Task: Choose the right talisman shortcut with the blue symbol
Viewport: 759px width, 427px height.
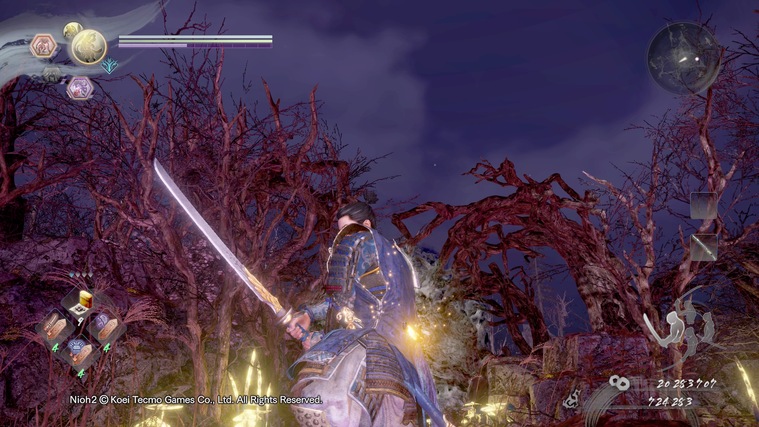Action: pos(105,326)
